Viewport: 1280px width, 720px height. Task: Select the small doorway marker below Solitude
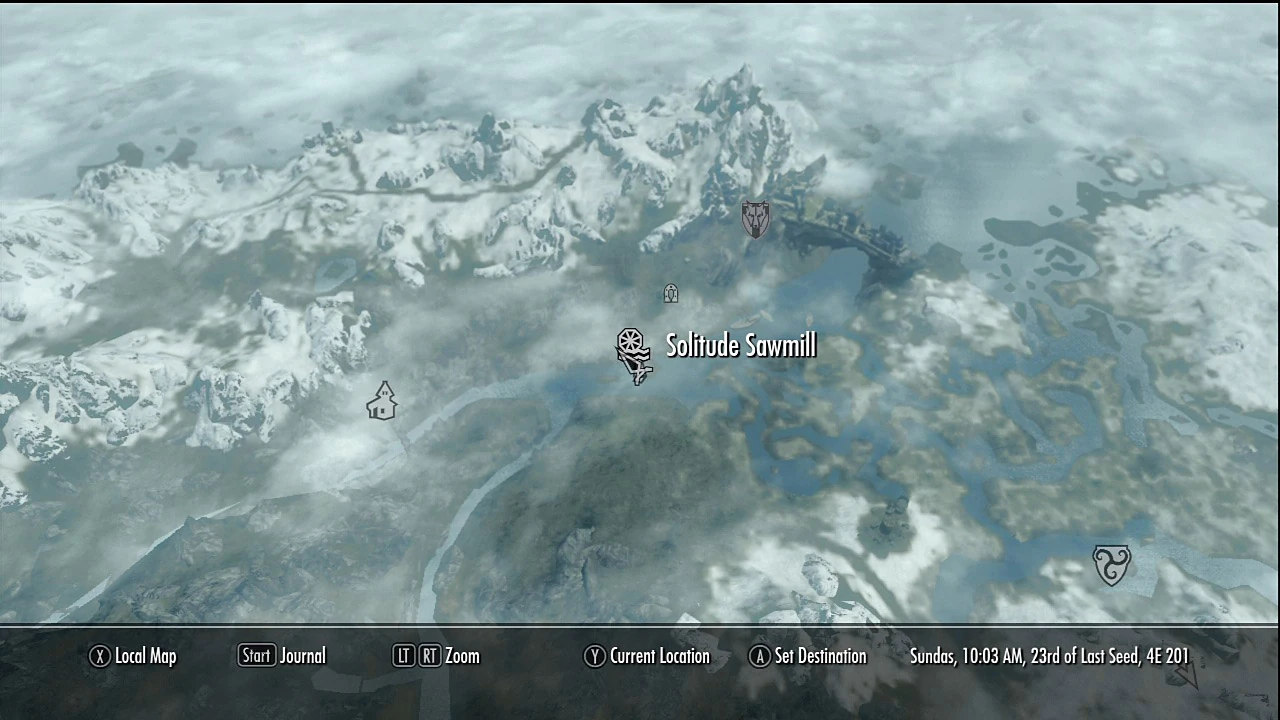(670, 293)
